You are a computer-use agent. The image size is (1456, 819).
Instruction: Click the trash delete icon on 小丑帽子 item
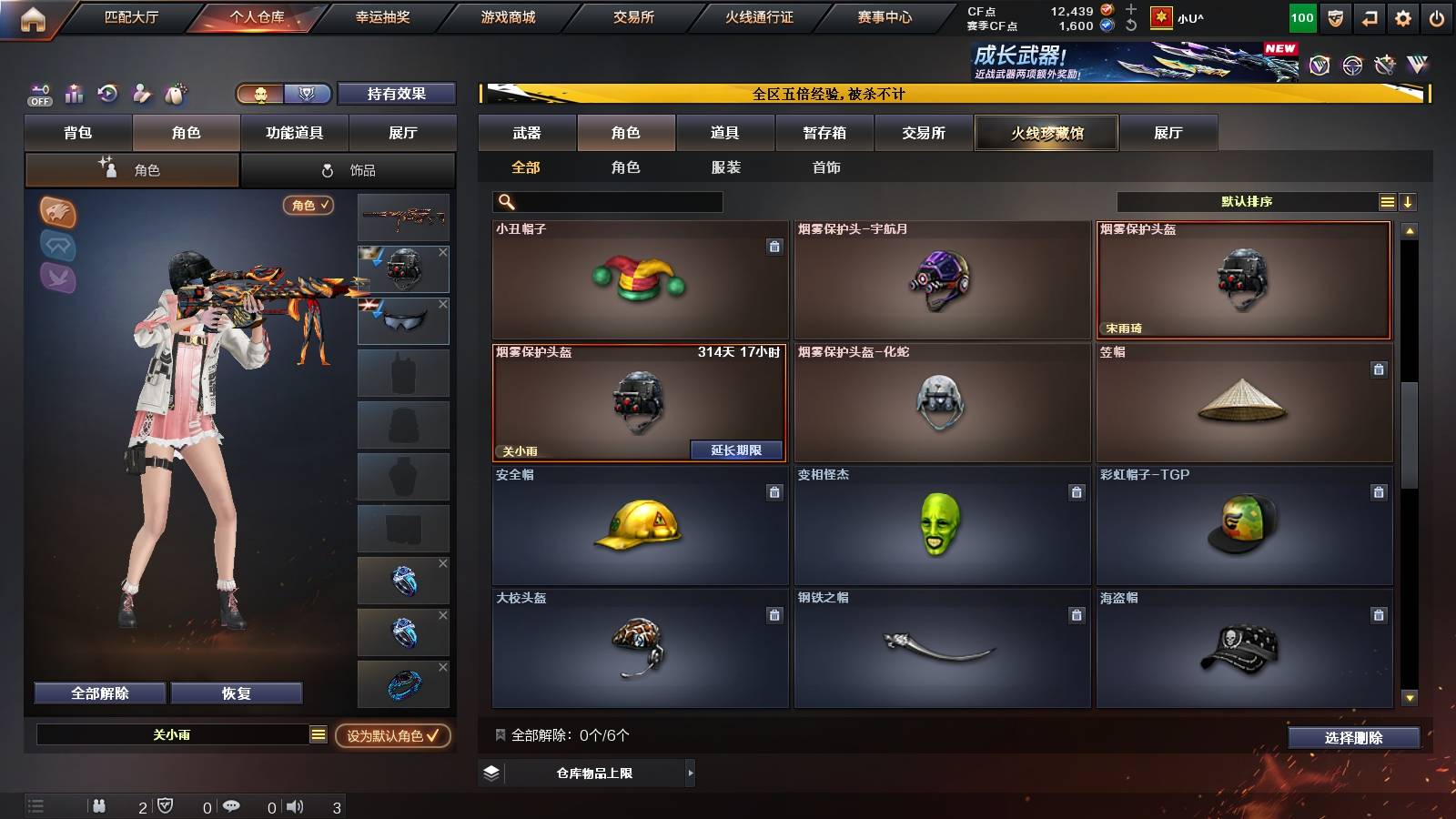pyautogui.click(x=774, y=245)
